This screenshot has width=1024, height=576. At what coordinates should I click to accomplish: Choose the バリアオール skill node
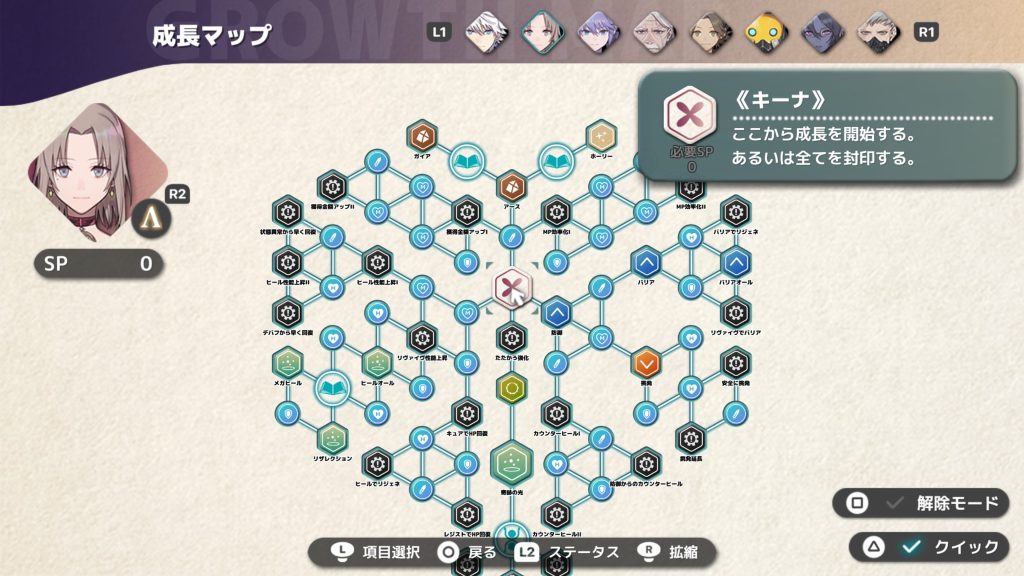(x=735, y=263)
